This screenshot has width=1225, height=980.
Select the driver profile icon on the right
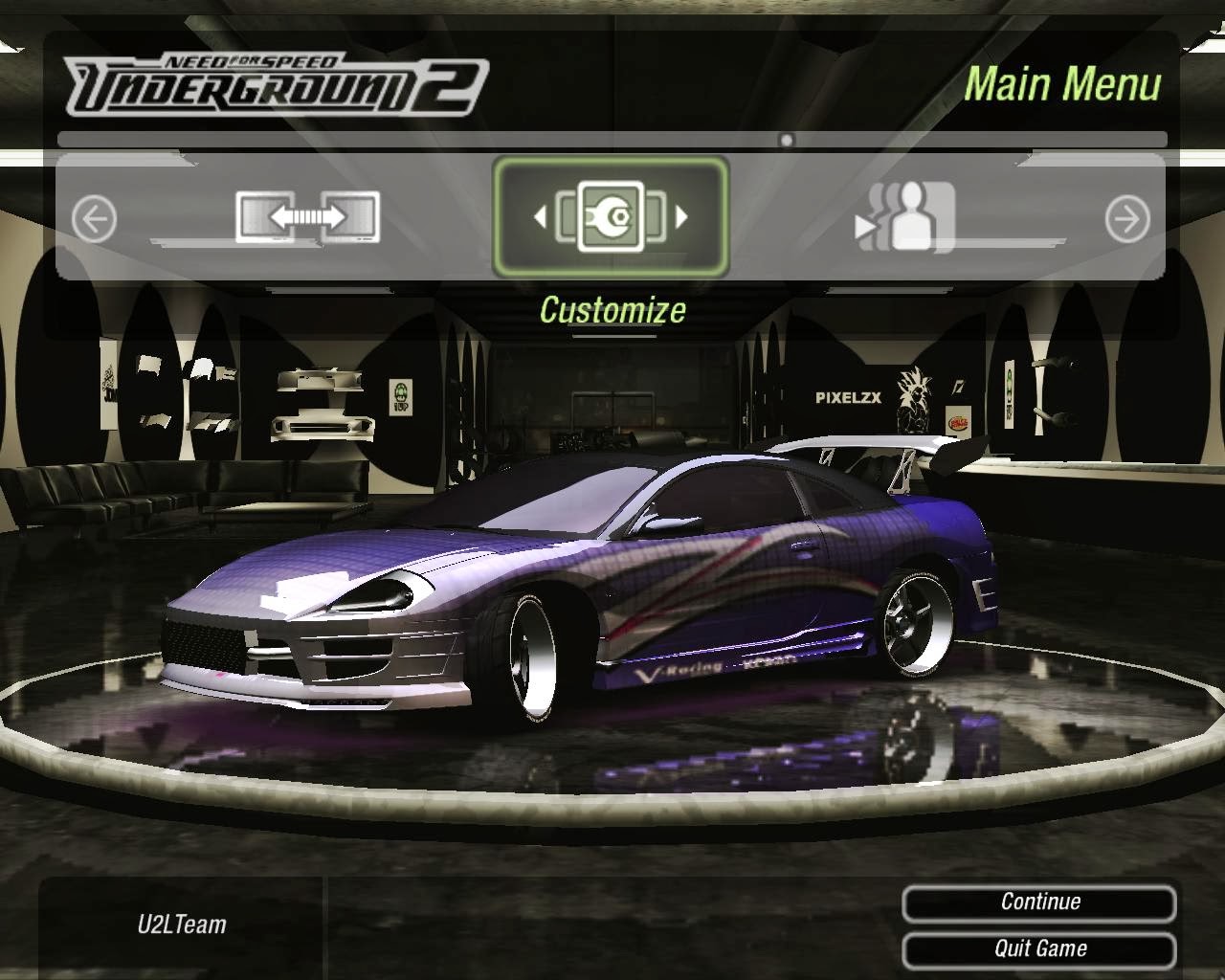(x=912, y=218)
